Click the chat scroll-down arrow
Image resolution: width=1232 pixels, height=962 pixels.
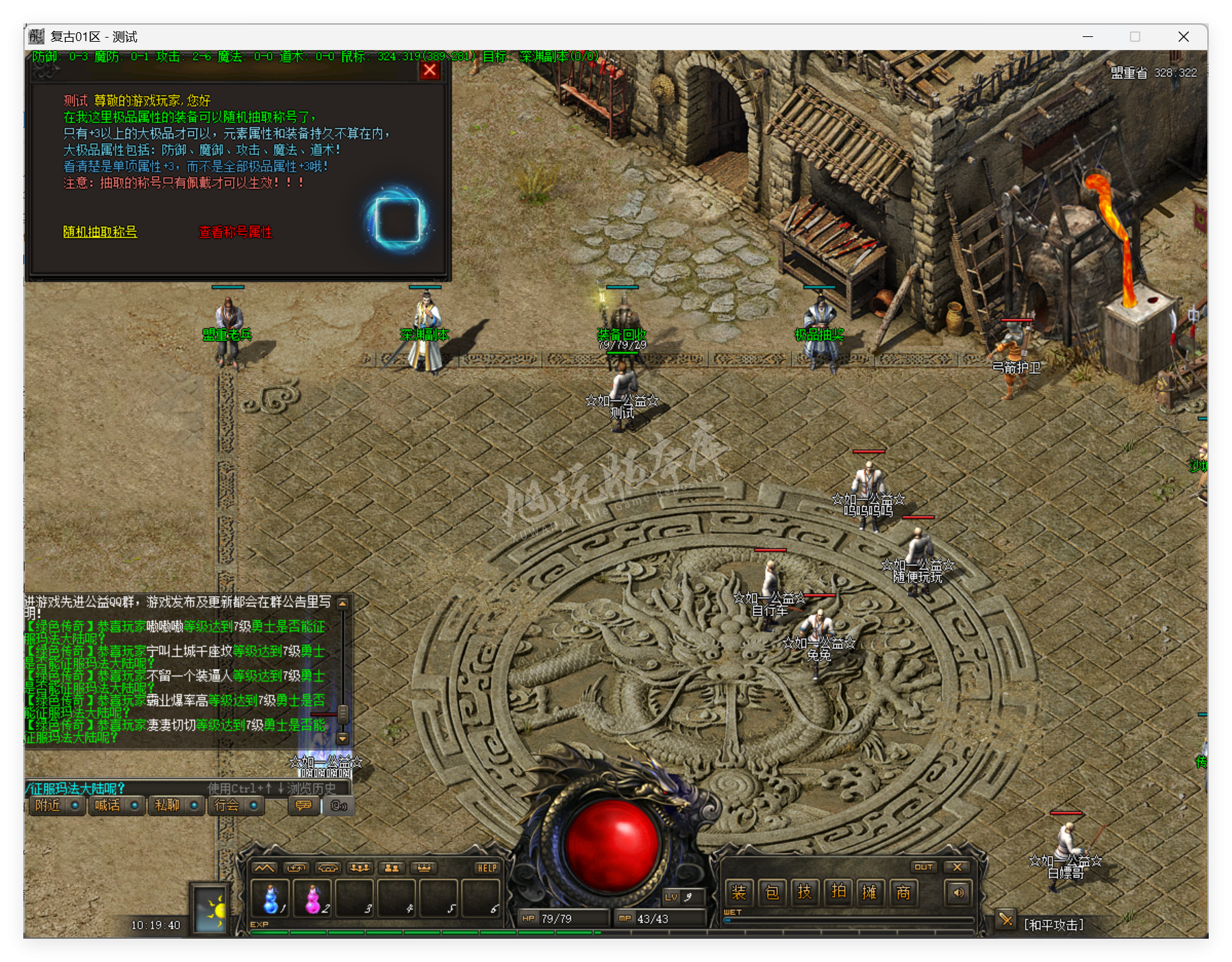coord(341,738)
